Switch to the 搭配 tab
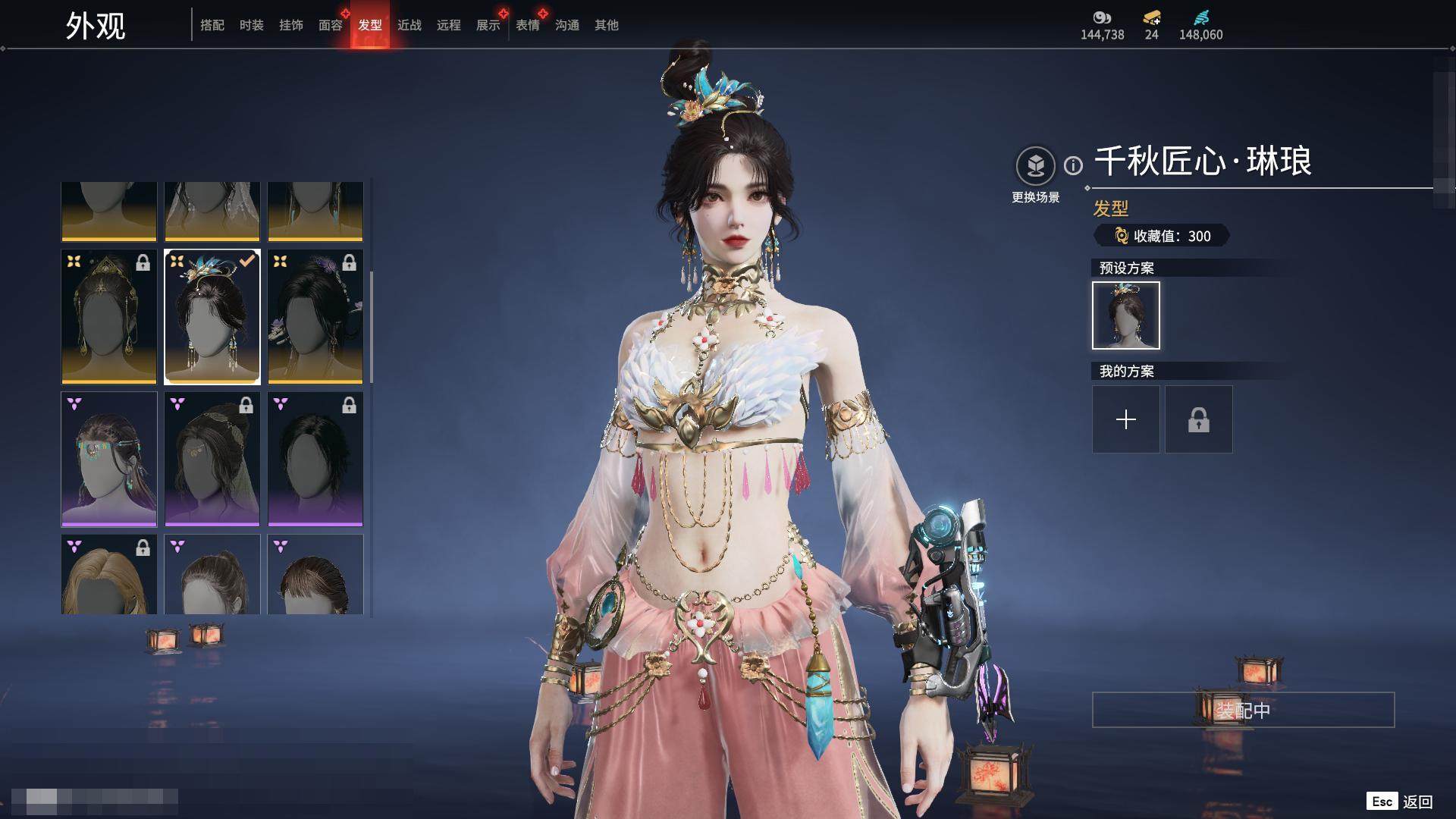 pyautogui.click(x=212, y=25)
